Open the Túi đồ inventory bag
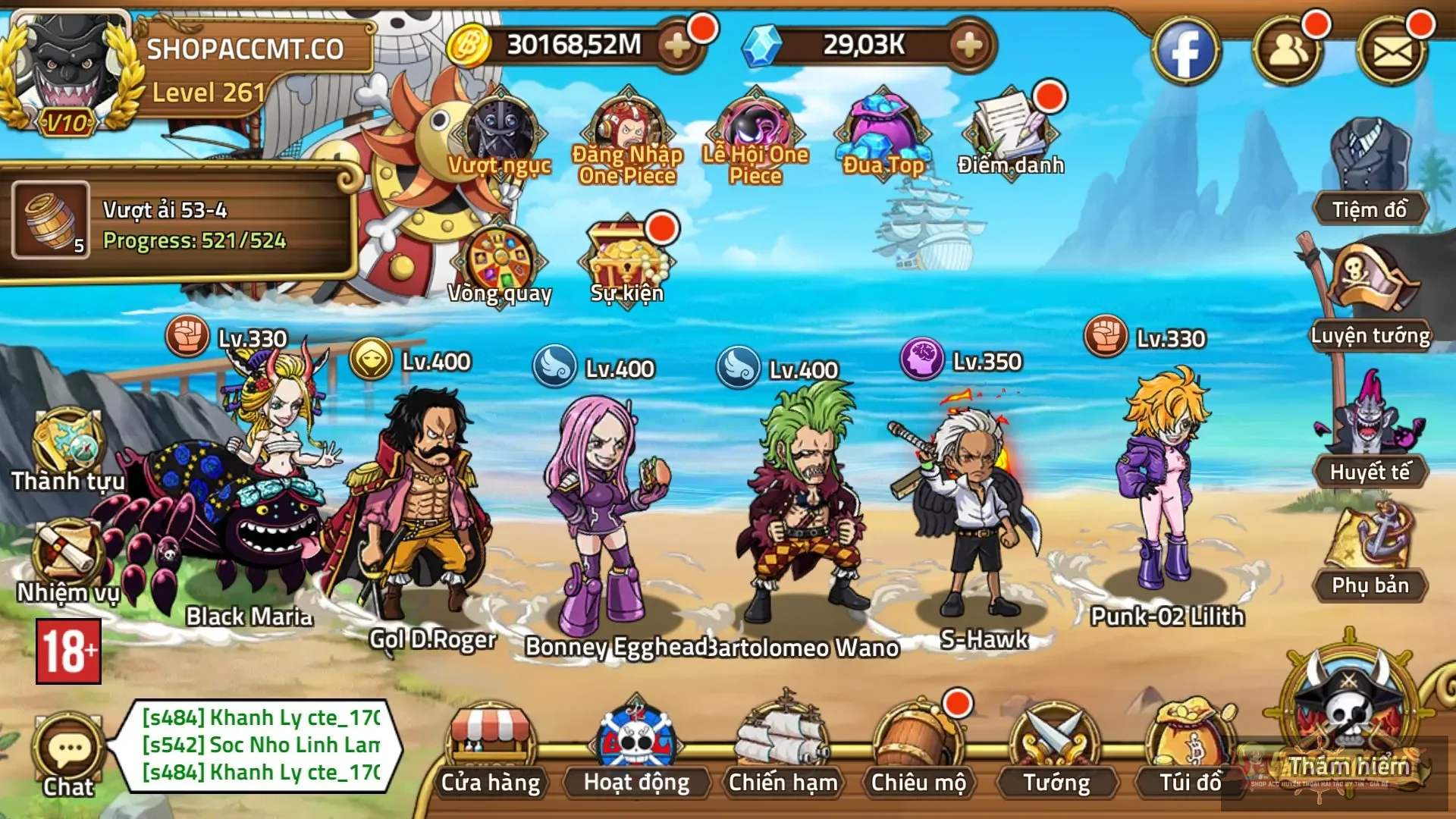Viewport: 1456px width, 819px height. [x=1190, y=751]
